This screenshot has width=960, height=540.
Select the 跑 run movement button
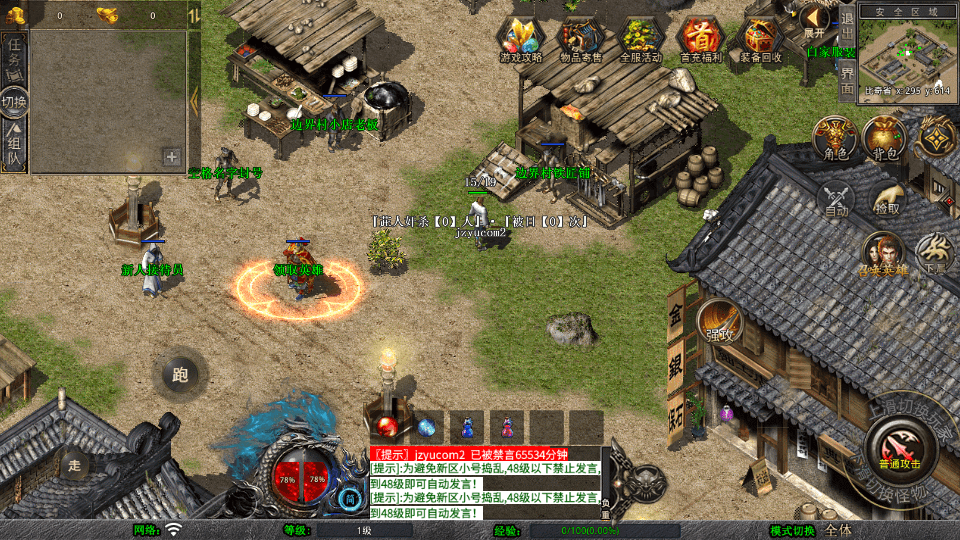pyautogui.click(x=181, y=375)
